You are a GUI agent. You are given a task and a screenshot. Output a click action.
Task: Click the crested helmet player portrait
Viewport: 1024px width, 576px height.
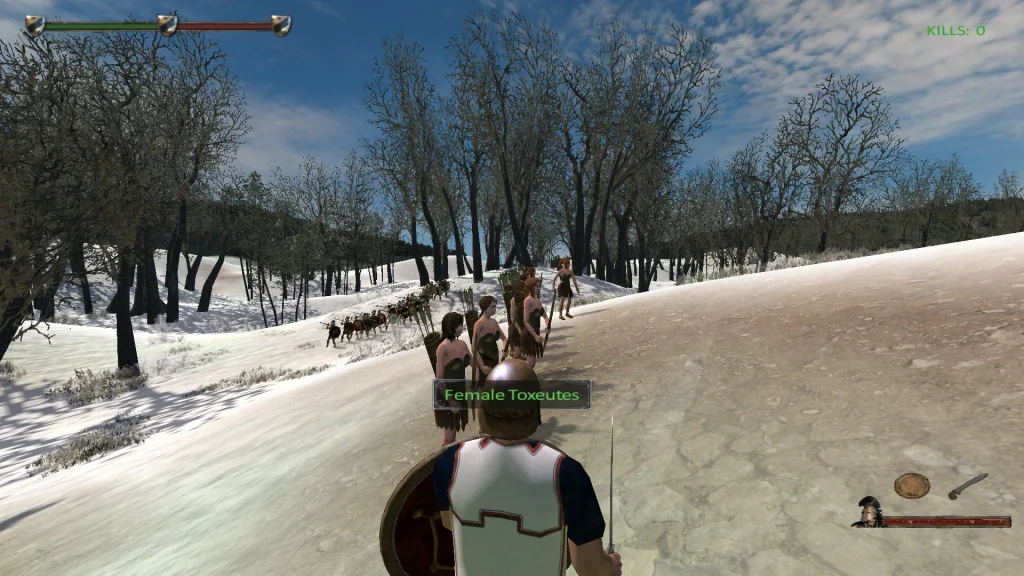point(868,512)
